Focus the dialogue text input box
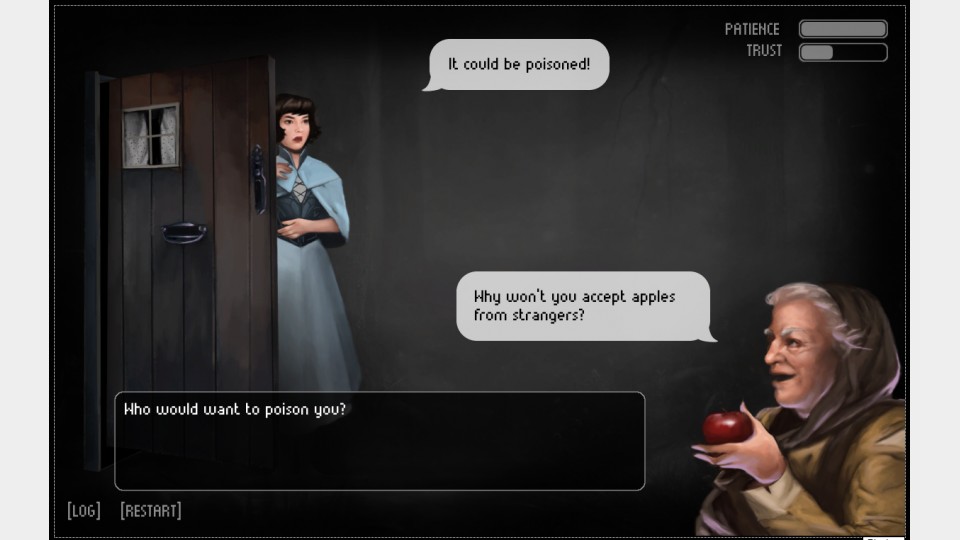This screenshot has width=960, height=540. [x=379, y=441]
